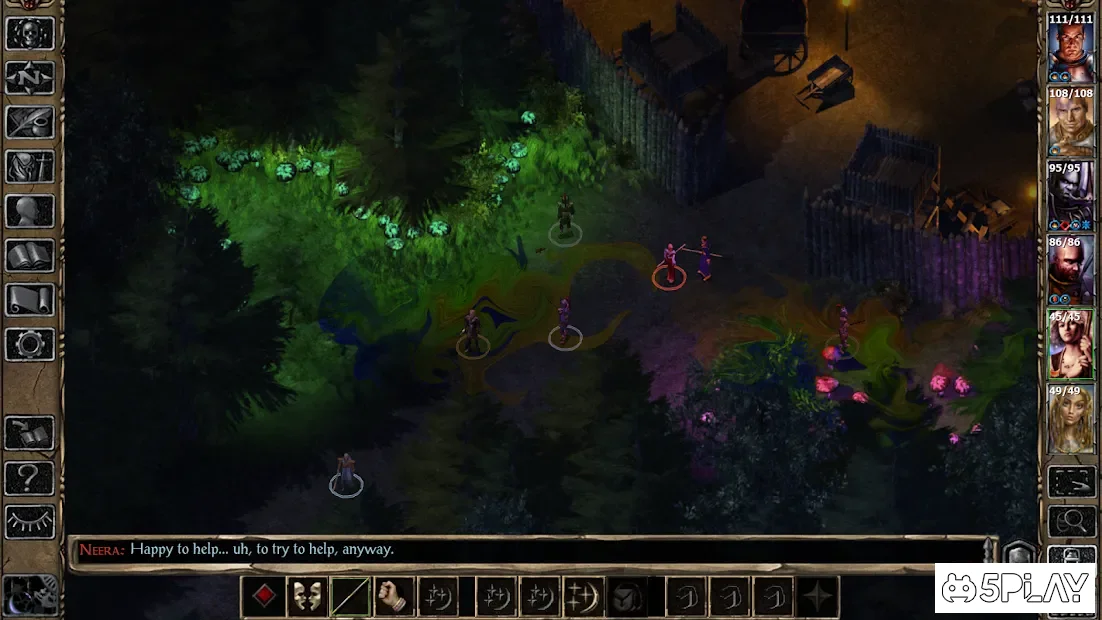Open game options via the gear icon

click(x=30, y=344)
